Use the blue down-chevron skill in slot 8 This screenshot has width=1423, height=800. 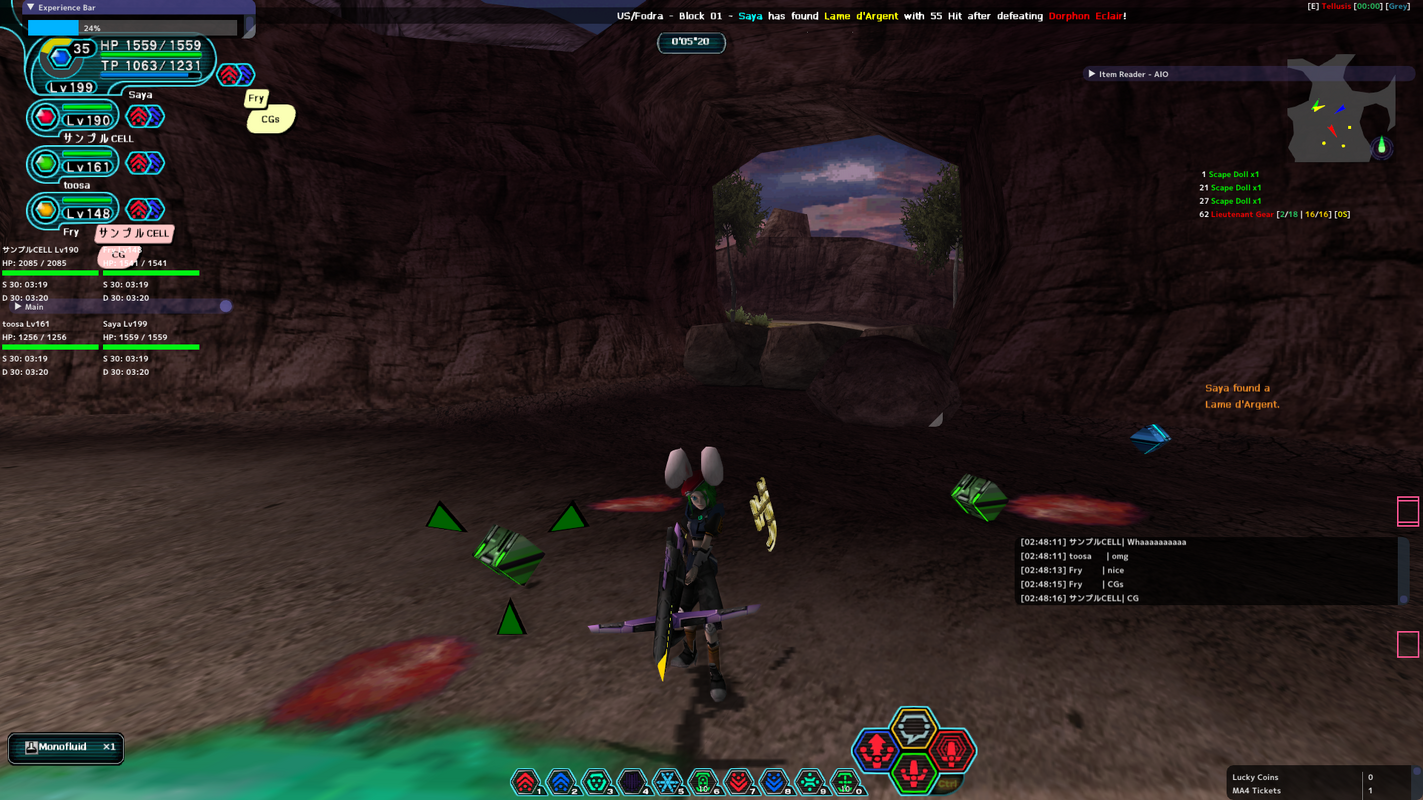point(773,782)
